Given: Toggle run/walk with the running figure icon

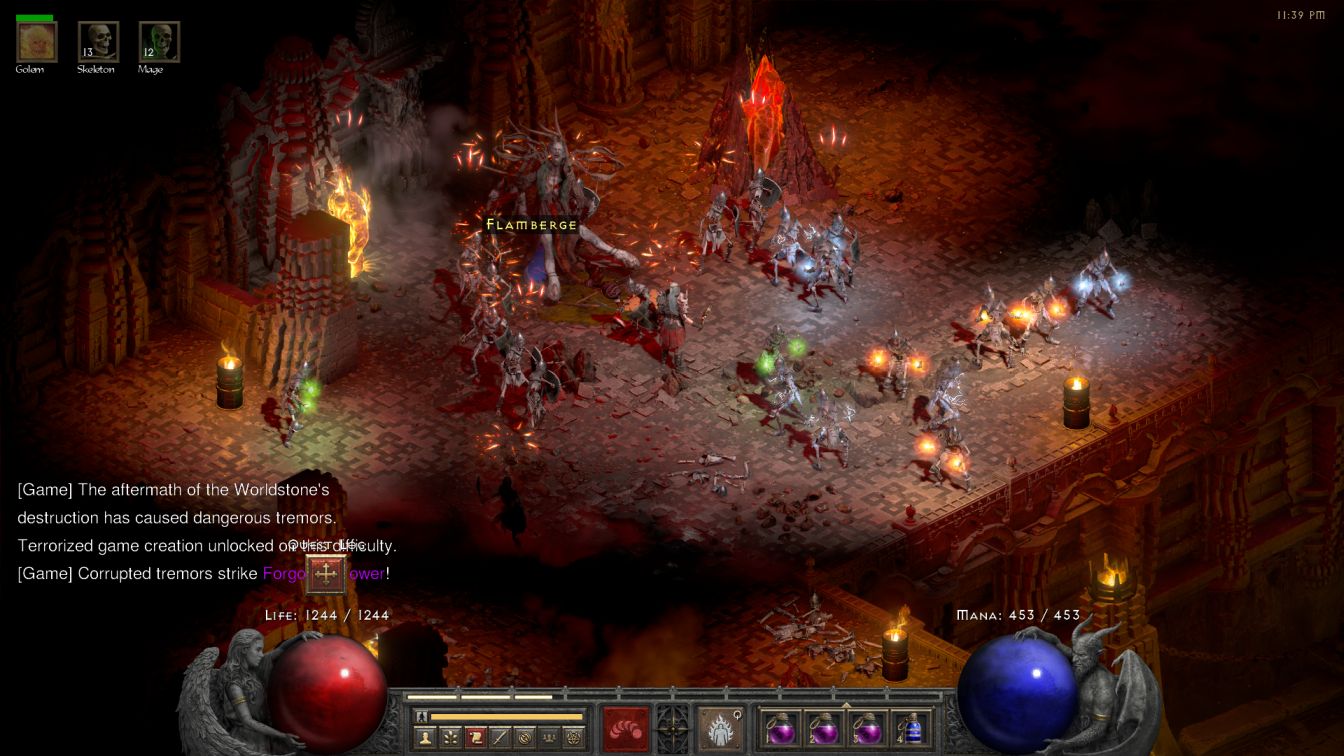Looking at the screenshot, I should pyautogui.click(x=422, y=716).
